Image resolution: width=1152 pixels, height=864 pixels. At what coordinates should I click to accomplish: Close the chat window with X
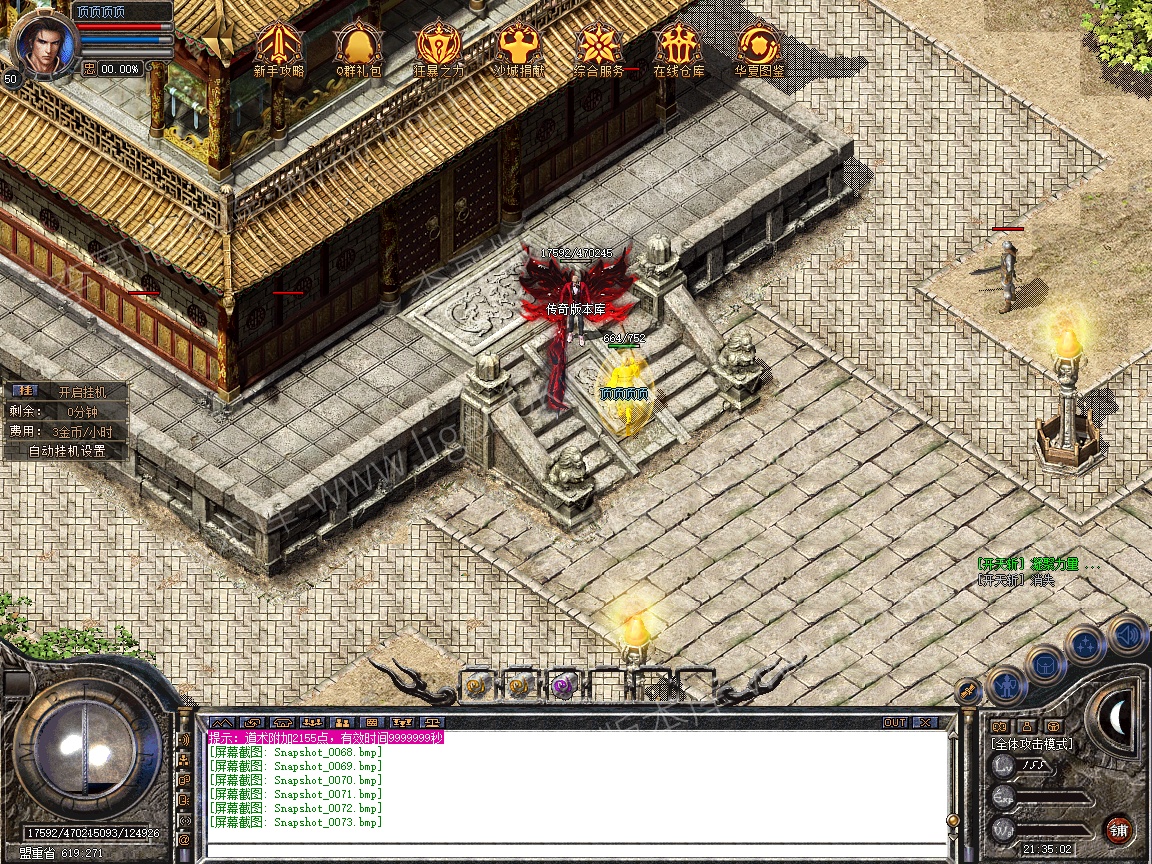[x=925, y=722]
